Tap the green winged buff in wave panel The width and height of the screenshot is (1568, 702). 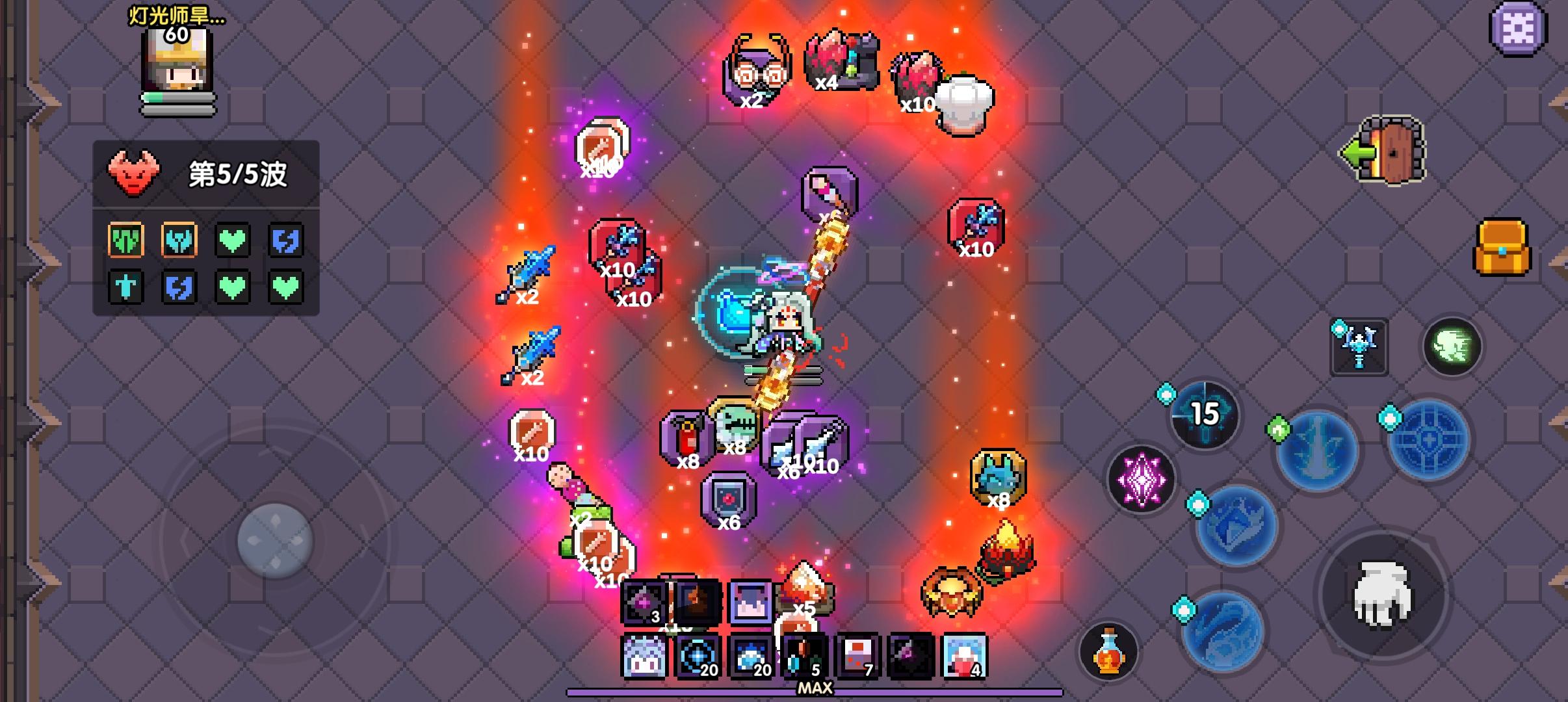(125, 239)
